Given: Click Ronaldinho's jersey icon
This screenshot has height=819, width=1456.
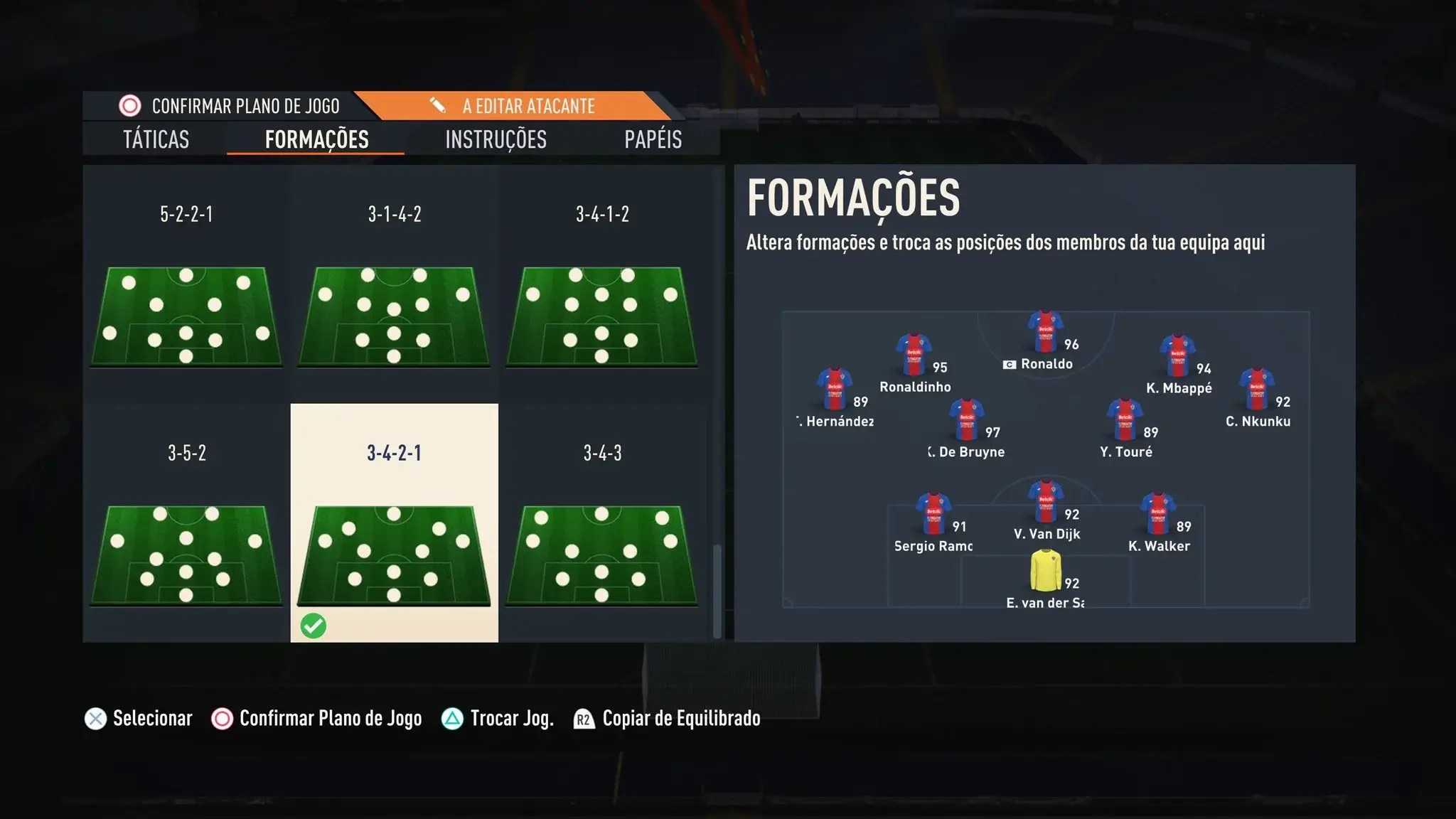Looking at the screenshot, I should pyautogui.click(x=913, y=351).
